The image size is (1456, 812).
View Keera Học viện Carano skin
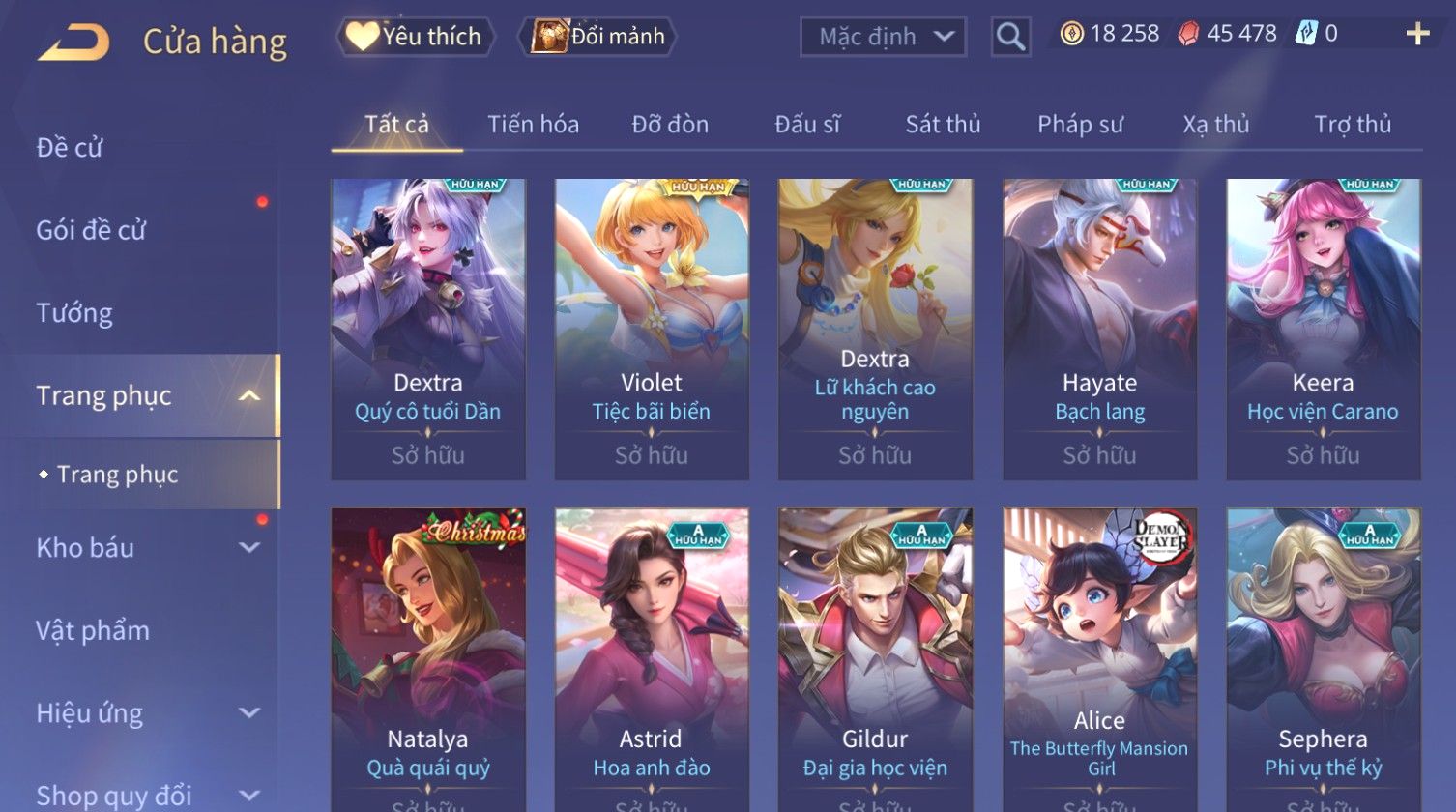(x=1323, y=329)
